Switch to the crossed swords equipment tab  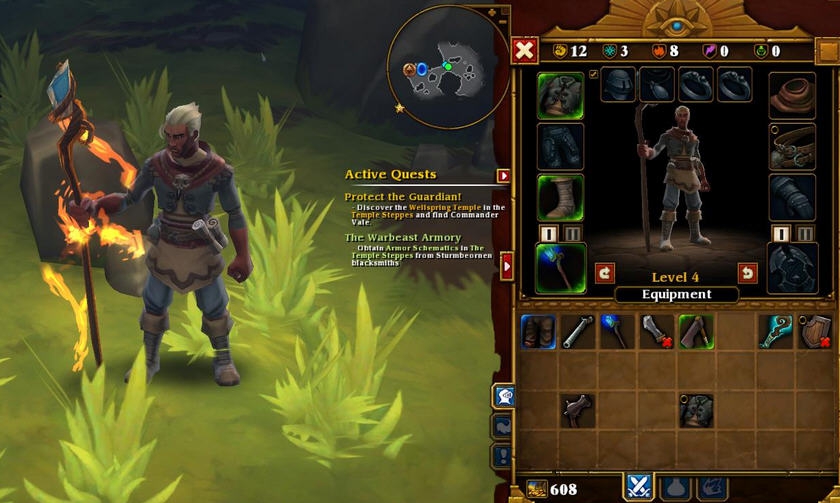coord(639,487)
